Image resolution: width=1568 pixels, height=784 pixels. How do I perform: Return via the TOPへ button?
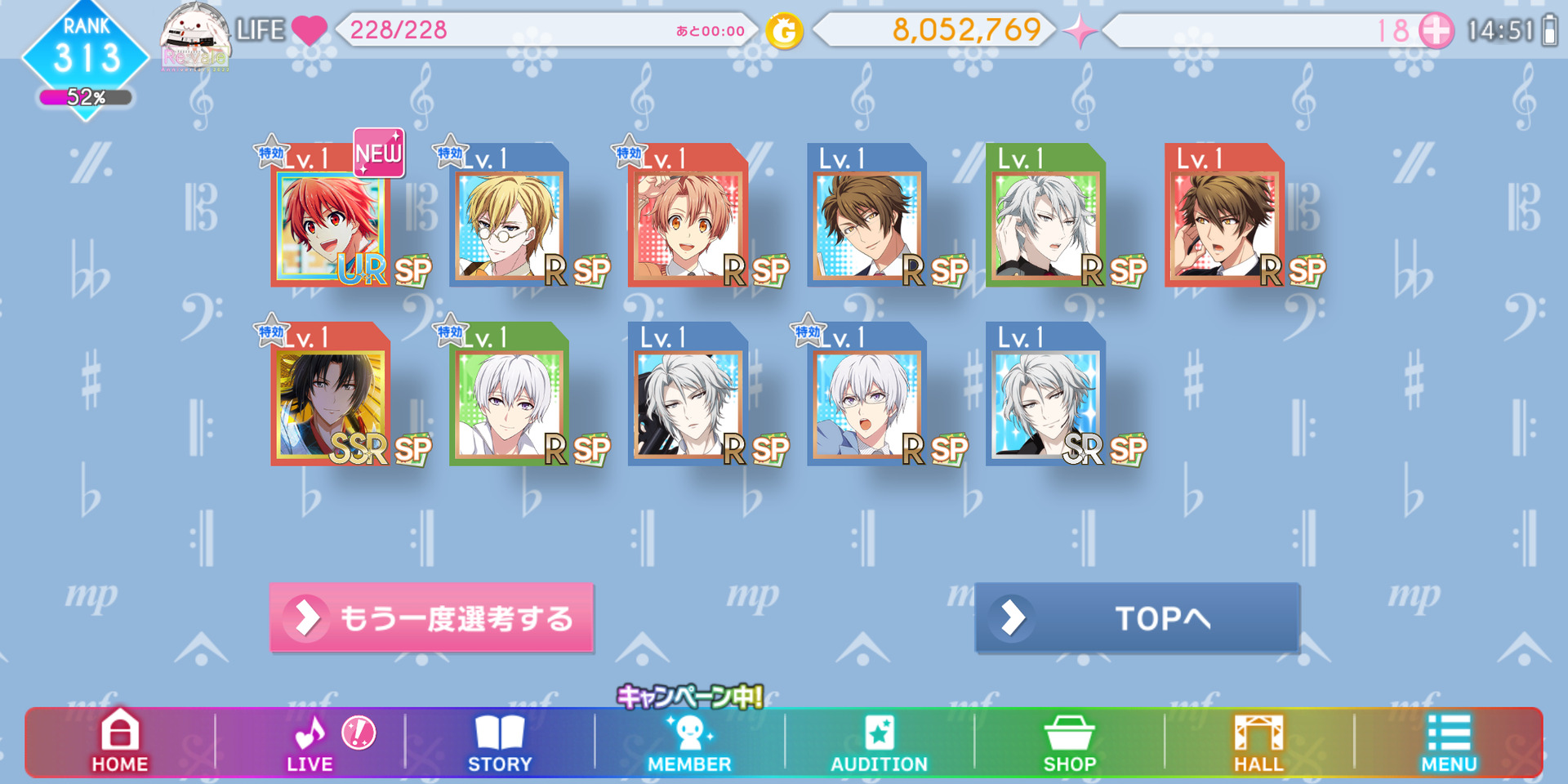1137,618
